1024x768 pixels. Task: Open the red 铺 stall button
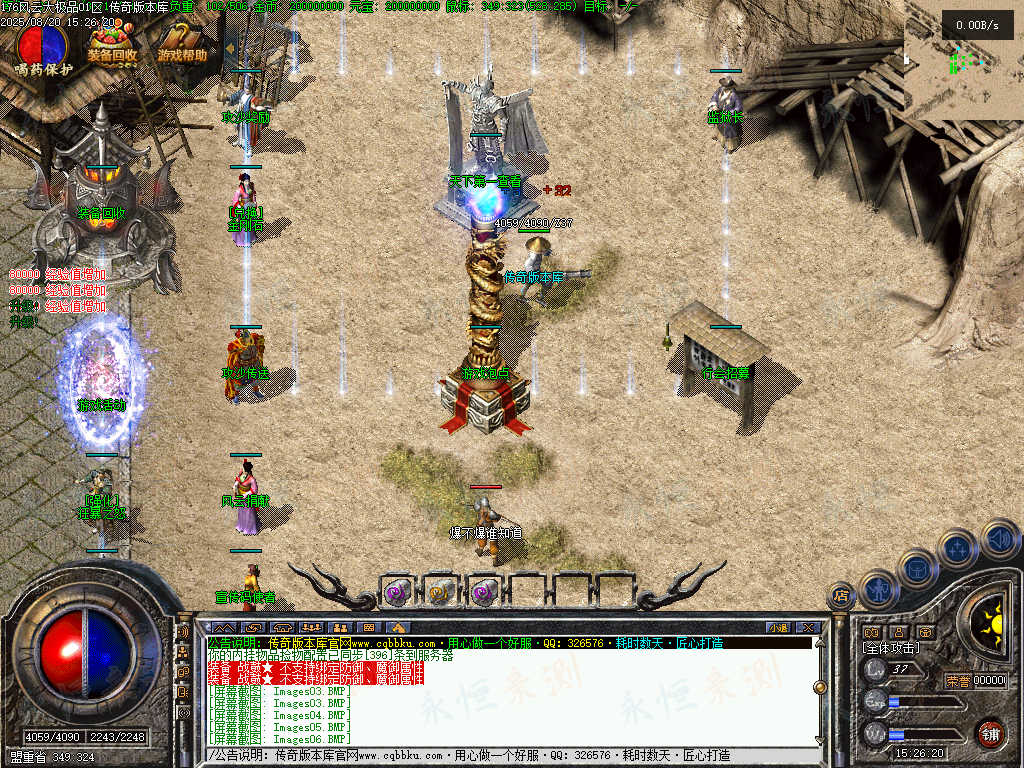pyautogui.click(x=990, y=733)
